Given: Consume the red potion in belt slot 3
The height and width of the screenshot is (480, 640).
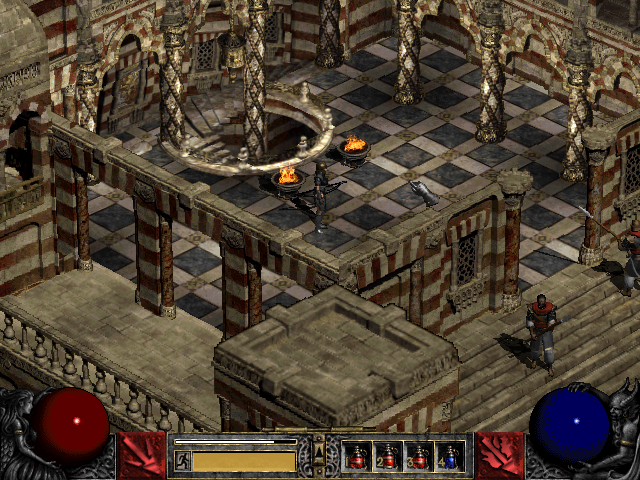Looking at the screenshot, I should 419,458.
